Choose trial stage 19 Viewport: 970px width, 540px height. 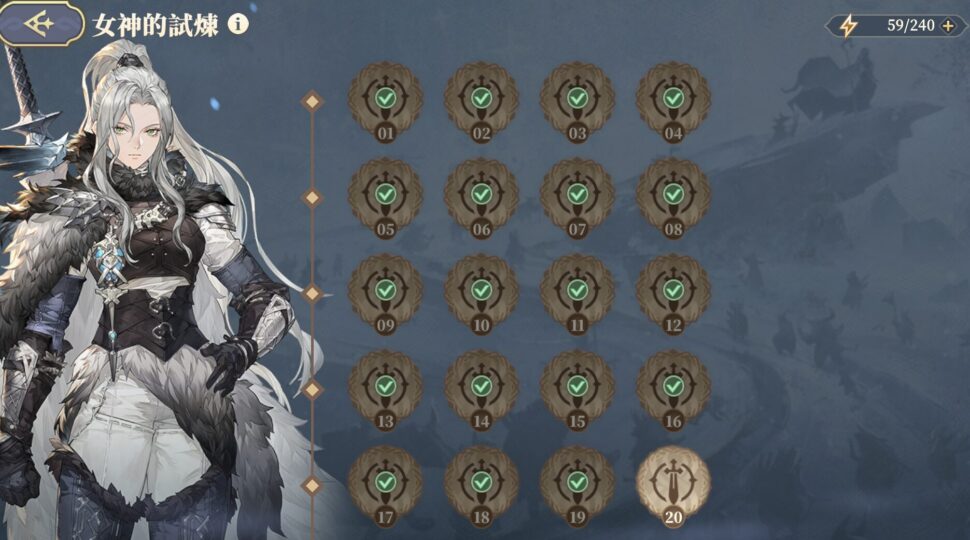click(x=577, y=483)
